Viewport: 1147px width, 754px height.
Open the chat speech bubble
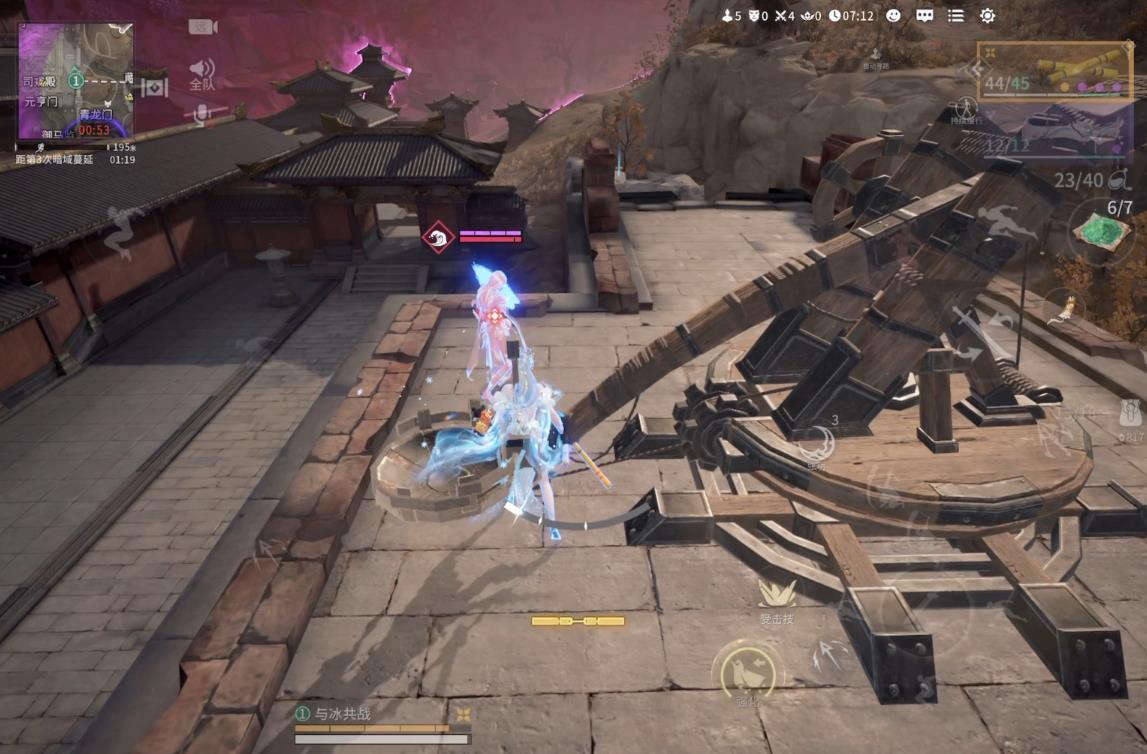[x=925, y=16]
